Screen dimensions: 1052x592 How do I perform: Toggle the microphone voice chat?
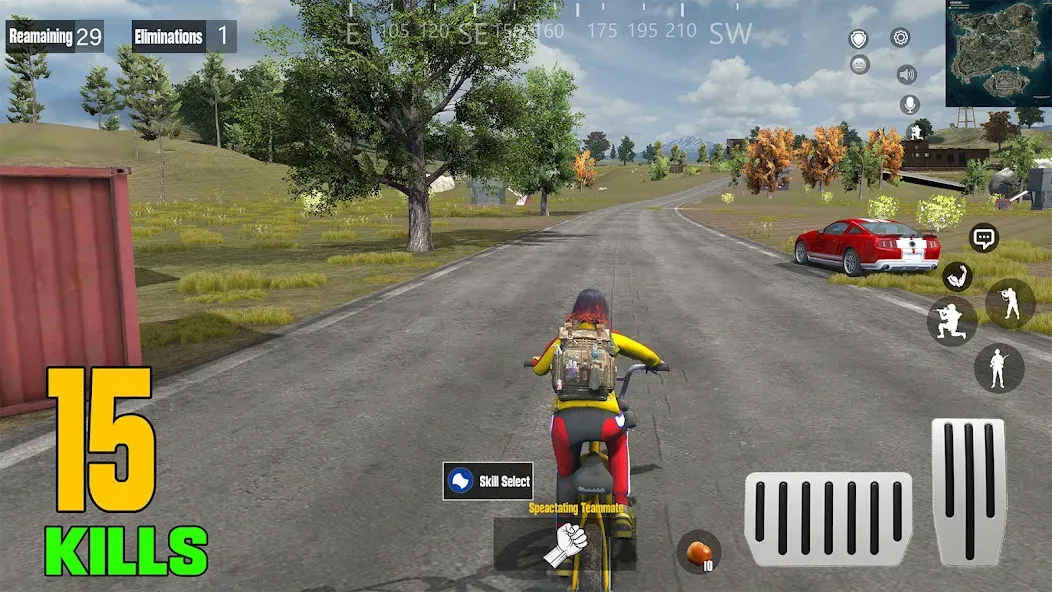tap(910, 104)
